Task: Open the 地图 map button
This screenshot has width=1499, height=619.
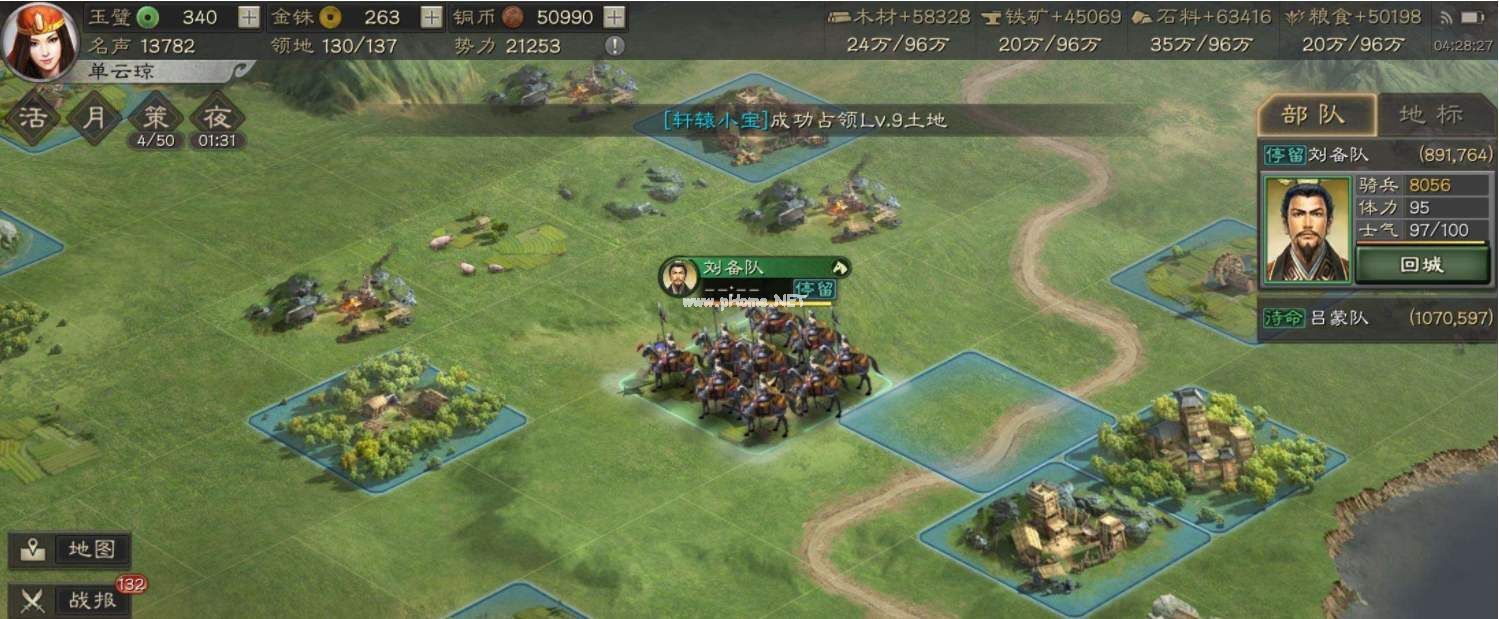Action: pyautogui.click(x=70, y=550)
